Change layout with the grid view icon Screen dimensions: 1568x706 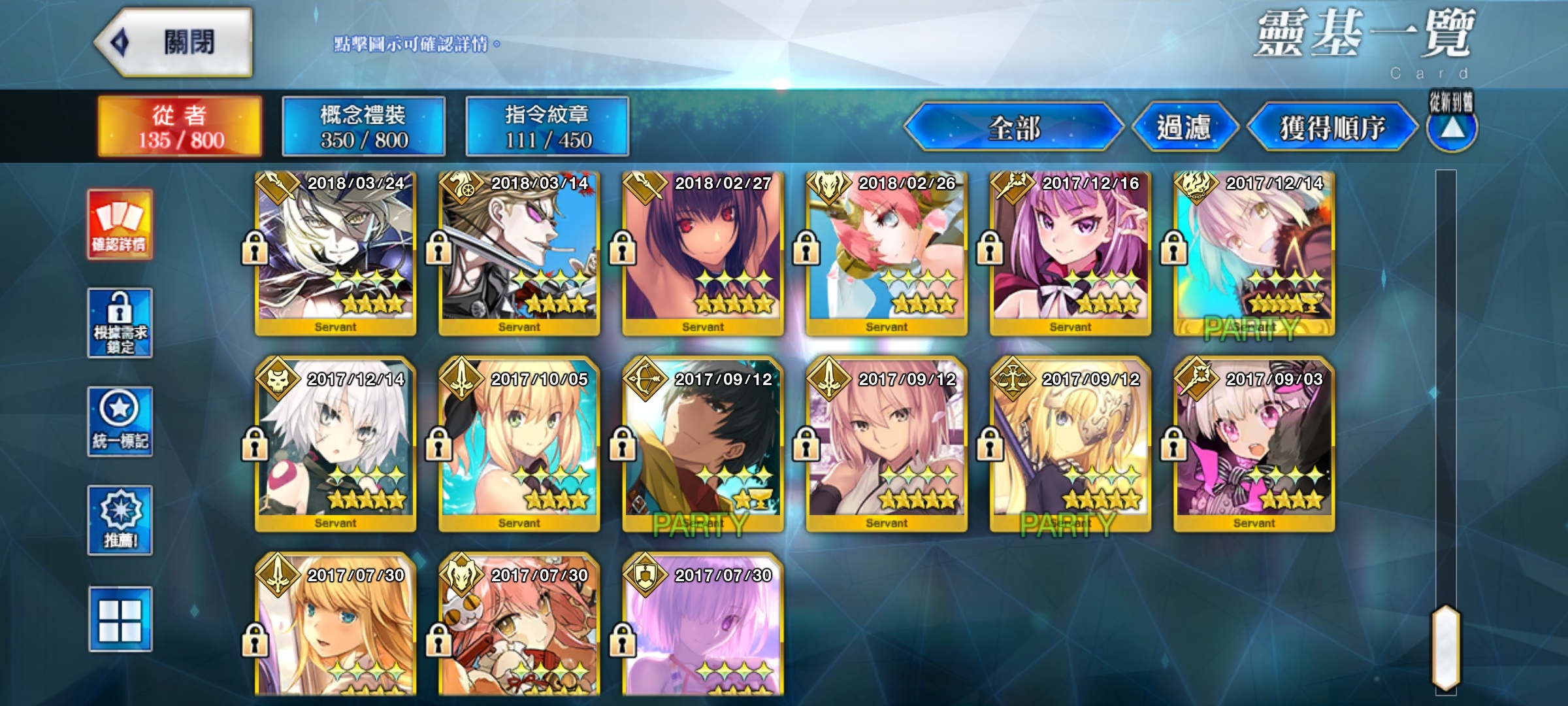coord(120,619)
